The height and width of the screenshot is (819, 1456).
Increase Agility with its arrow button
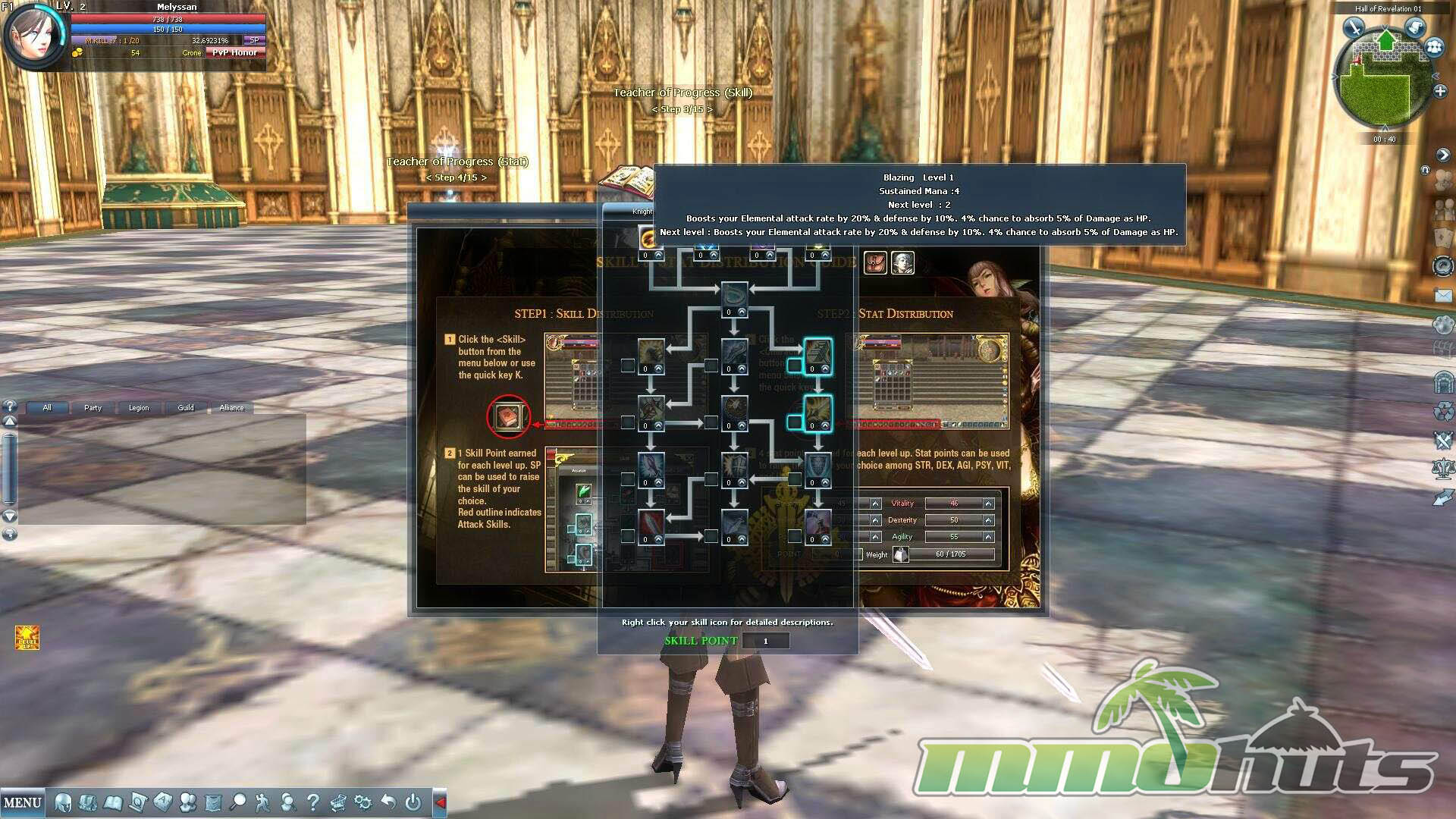pos(988,537)
